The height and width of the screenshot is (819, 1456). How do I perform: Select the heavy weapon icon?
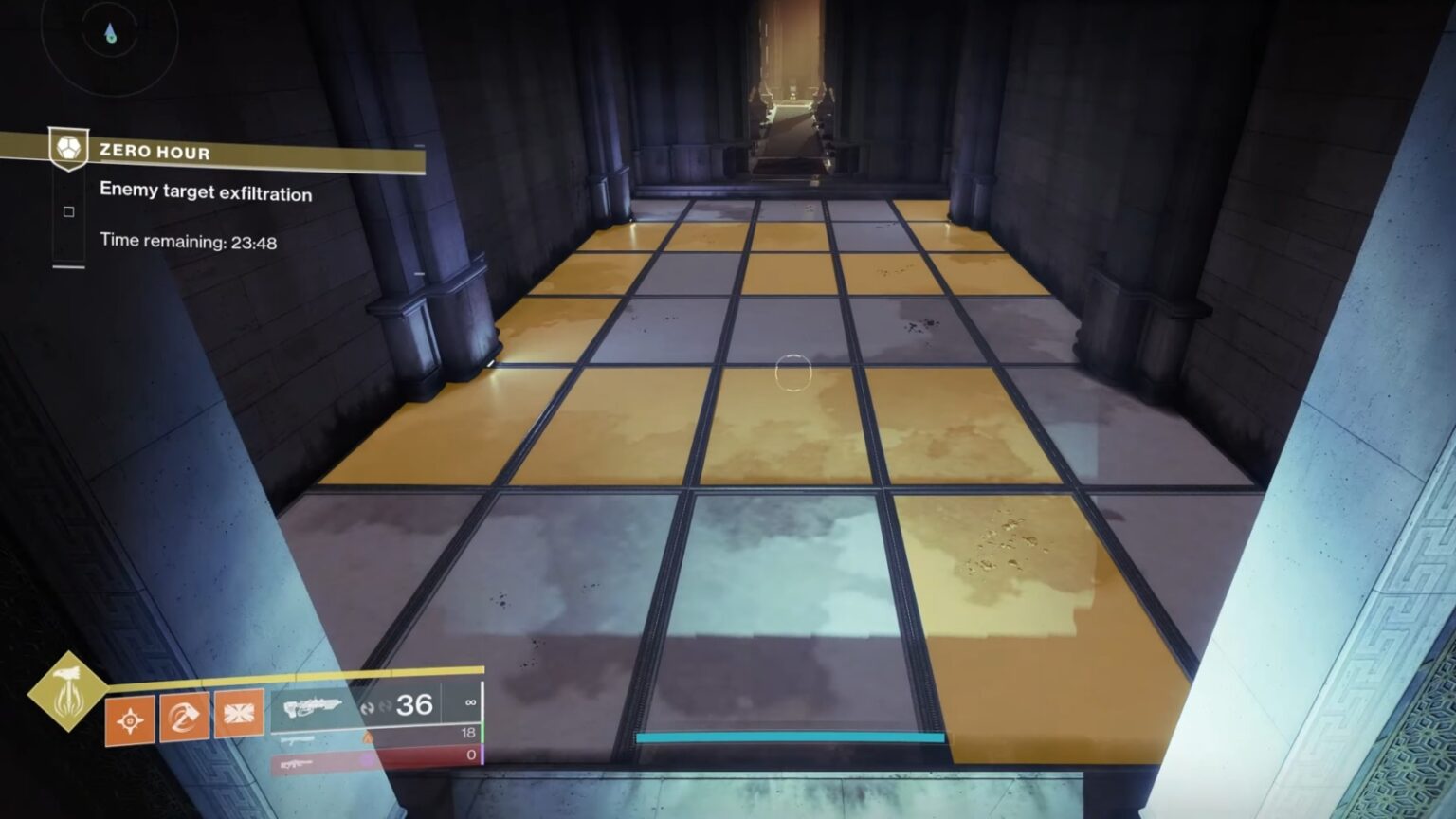click(296, 766)
